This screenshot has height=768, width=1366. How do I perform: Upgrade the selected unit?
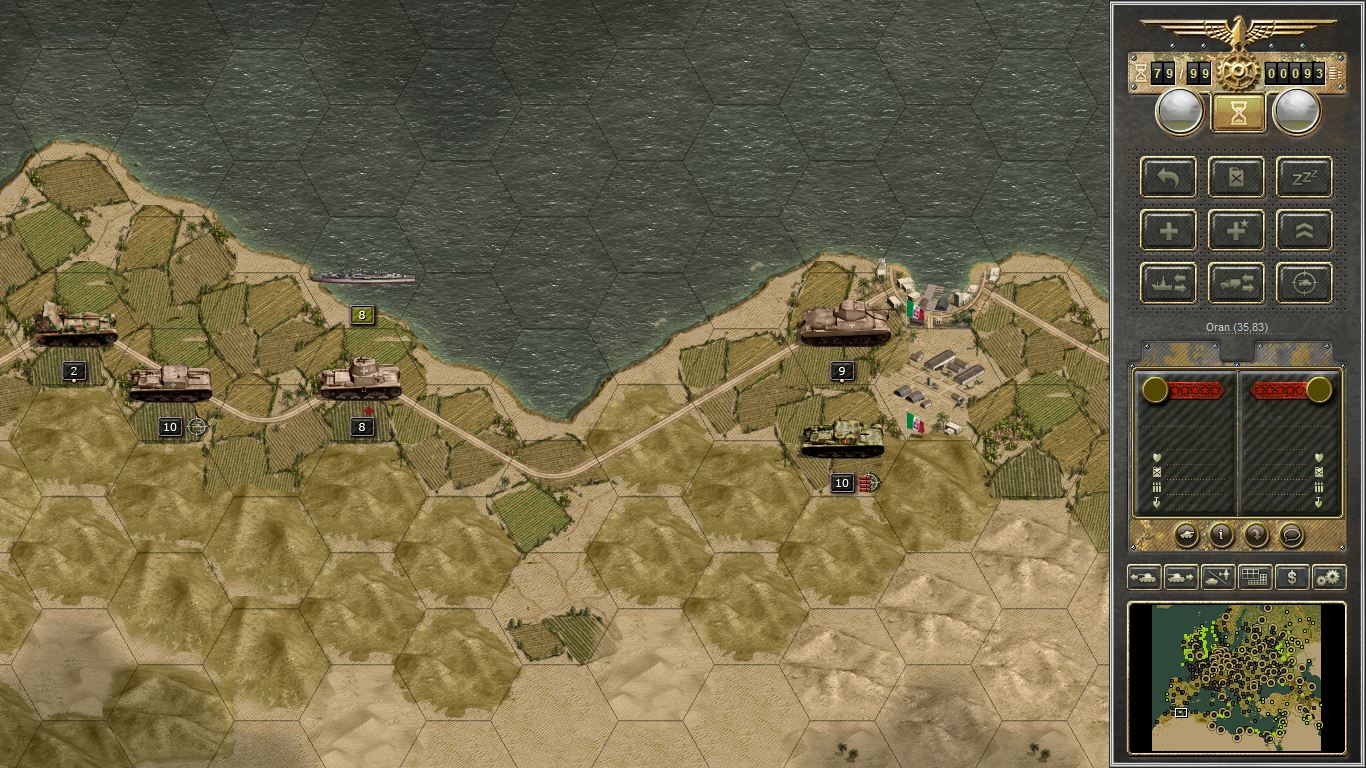1304,230
